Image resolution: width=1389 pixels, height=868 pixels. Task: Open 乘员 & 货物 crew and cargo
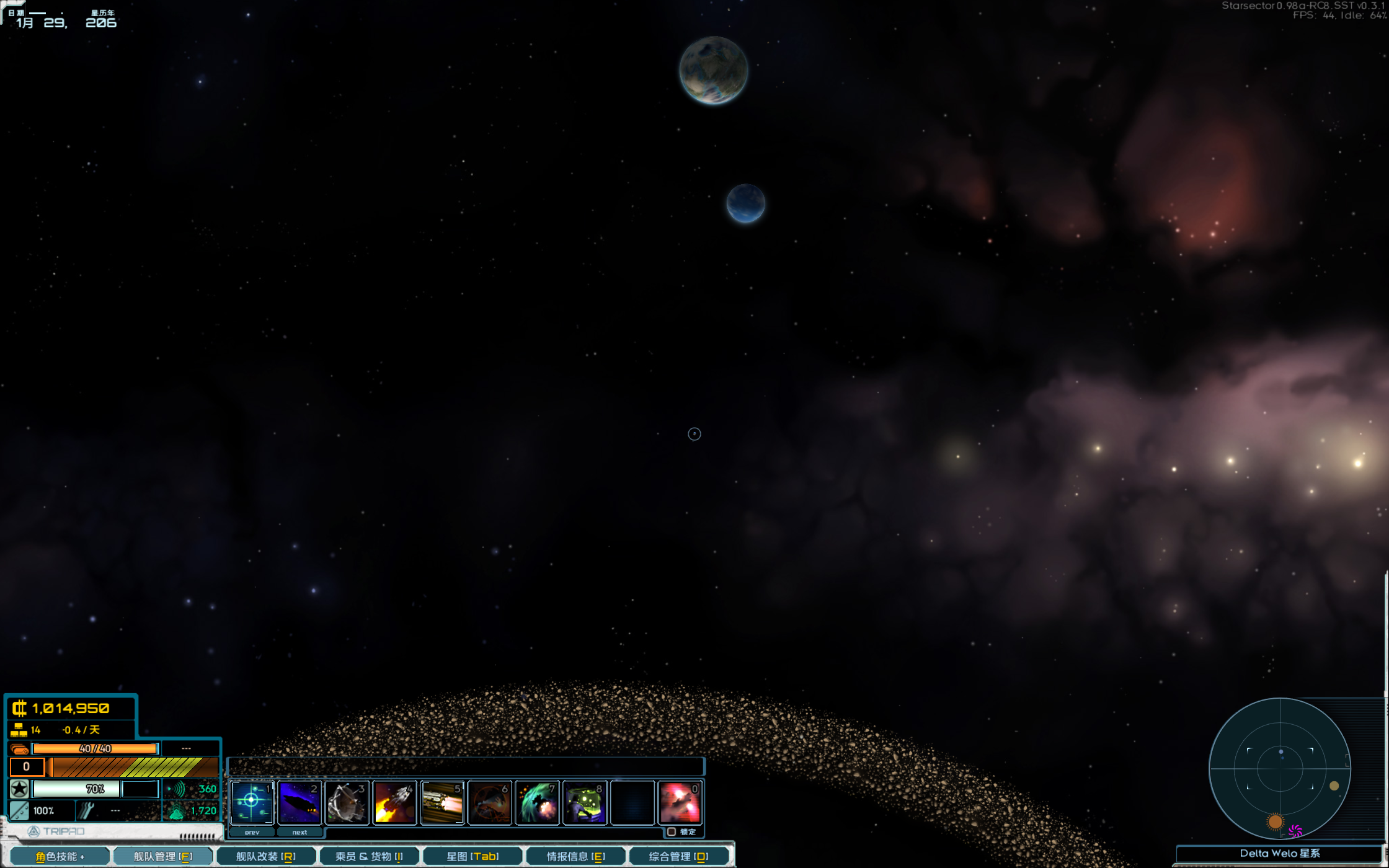click(x=369, y=856)
